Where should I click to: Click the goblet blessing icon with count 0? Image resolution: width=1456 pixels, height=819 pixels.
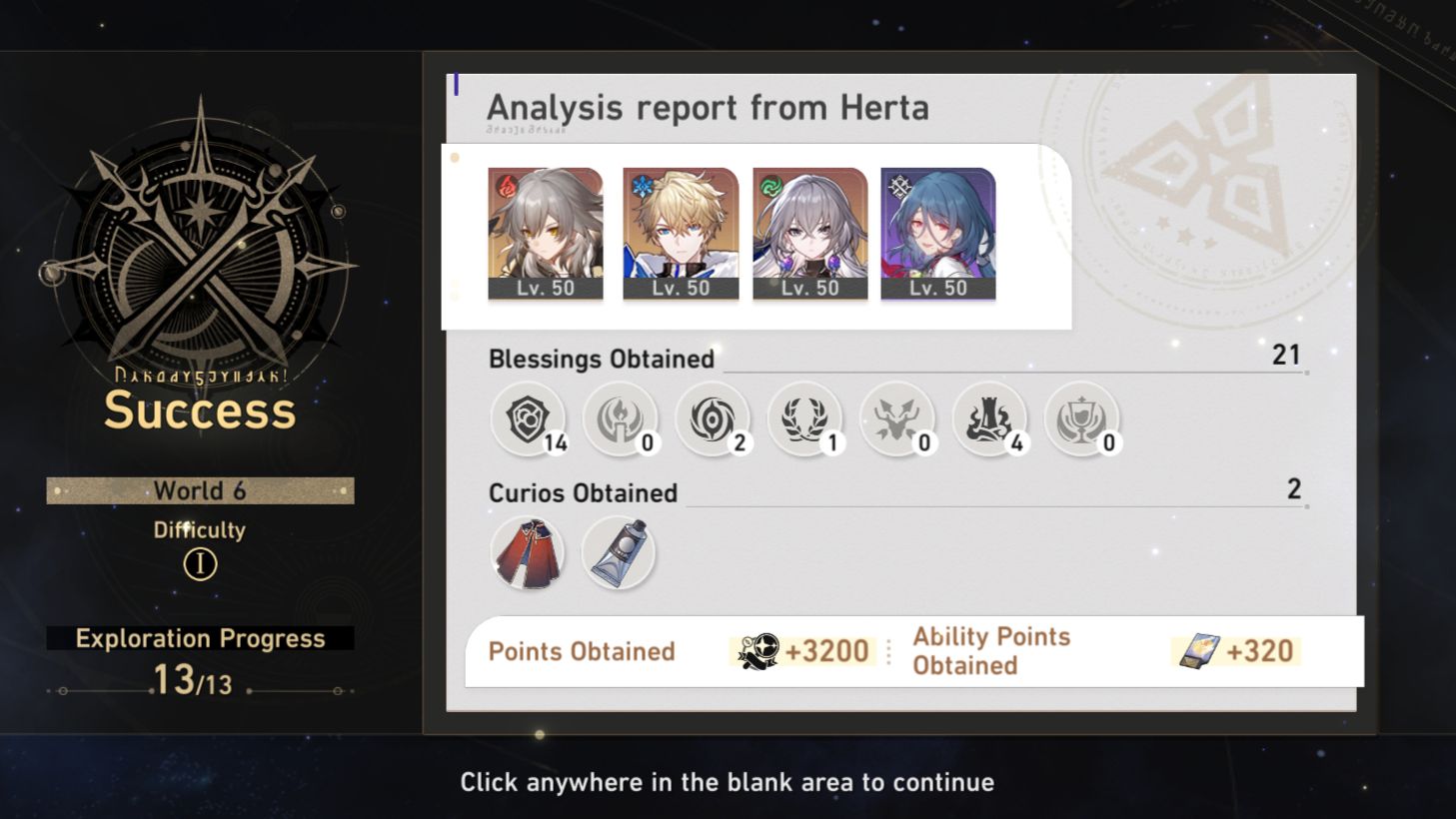1082,419
